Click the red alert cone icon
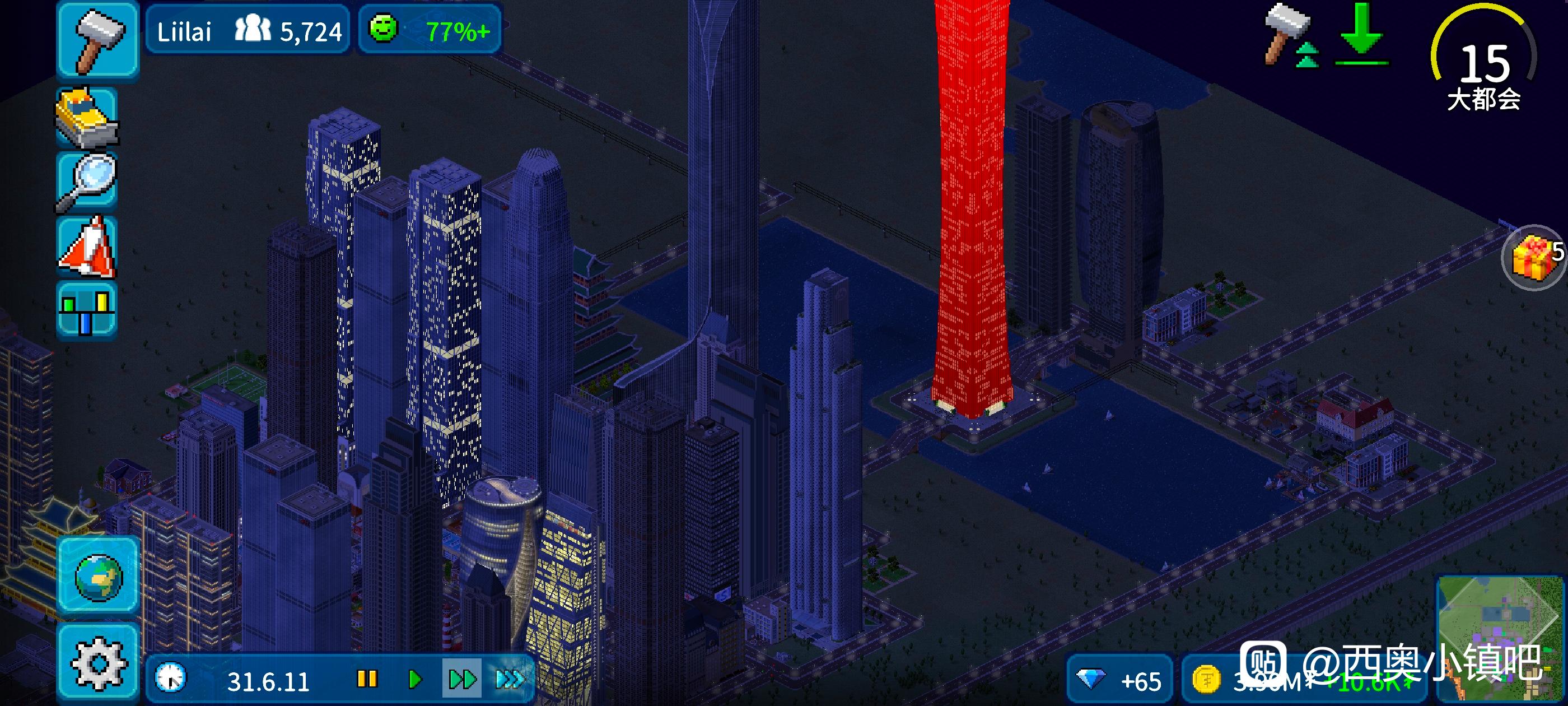 87,247
